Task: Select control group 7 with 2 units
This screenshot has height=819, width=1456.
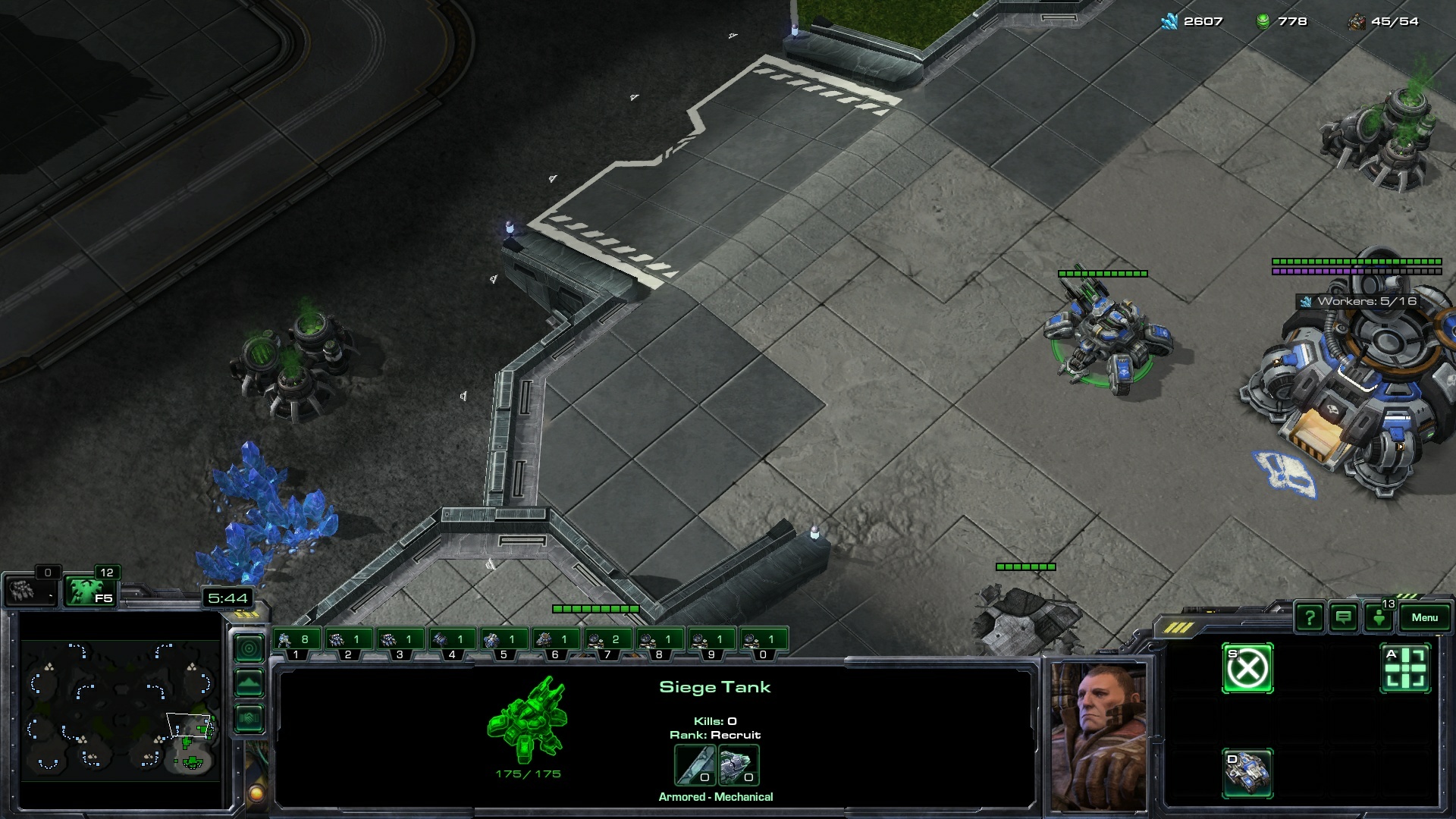Action: tap(607, 642)
